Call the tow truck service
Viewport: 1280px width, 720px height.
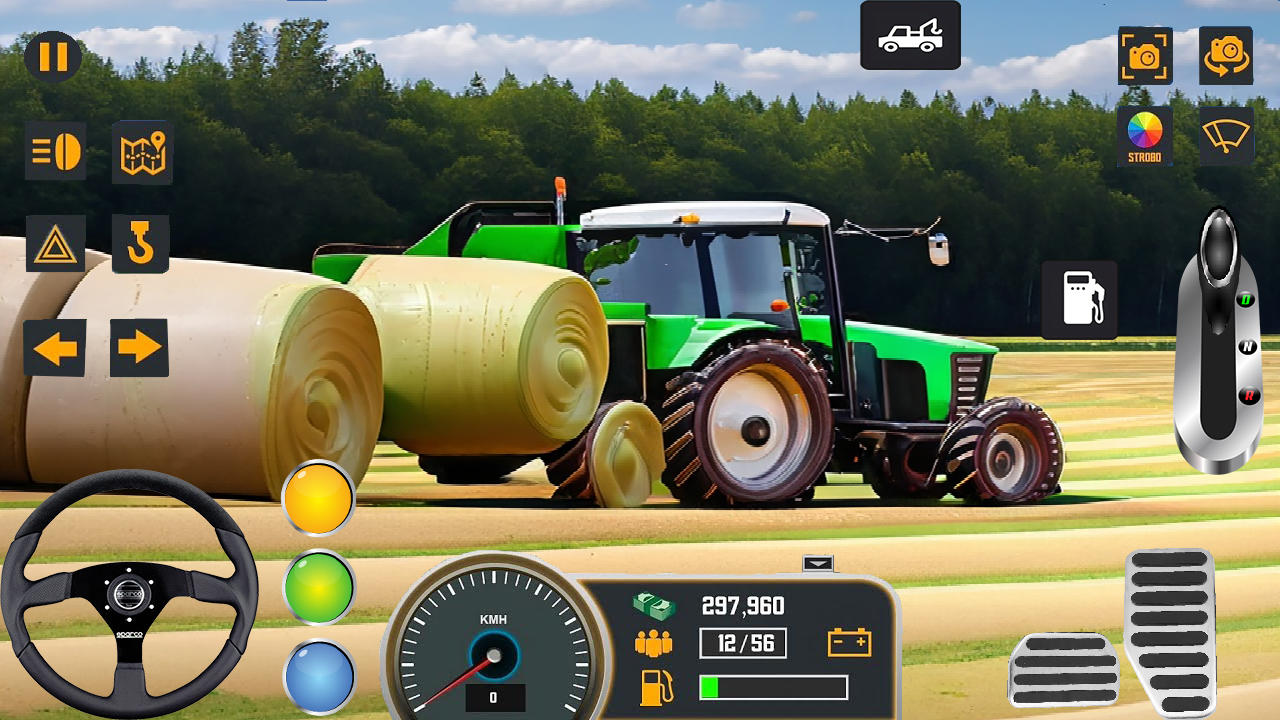tap(908, 35)
